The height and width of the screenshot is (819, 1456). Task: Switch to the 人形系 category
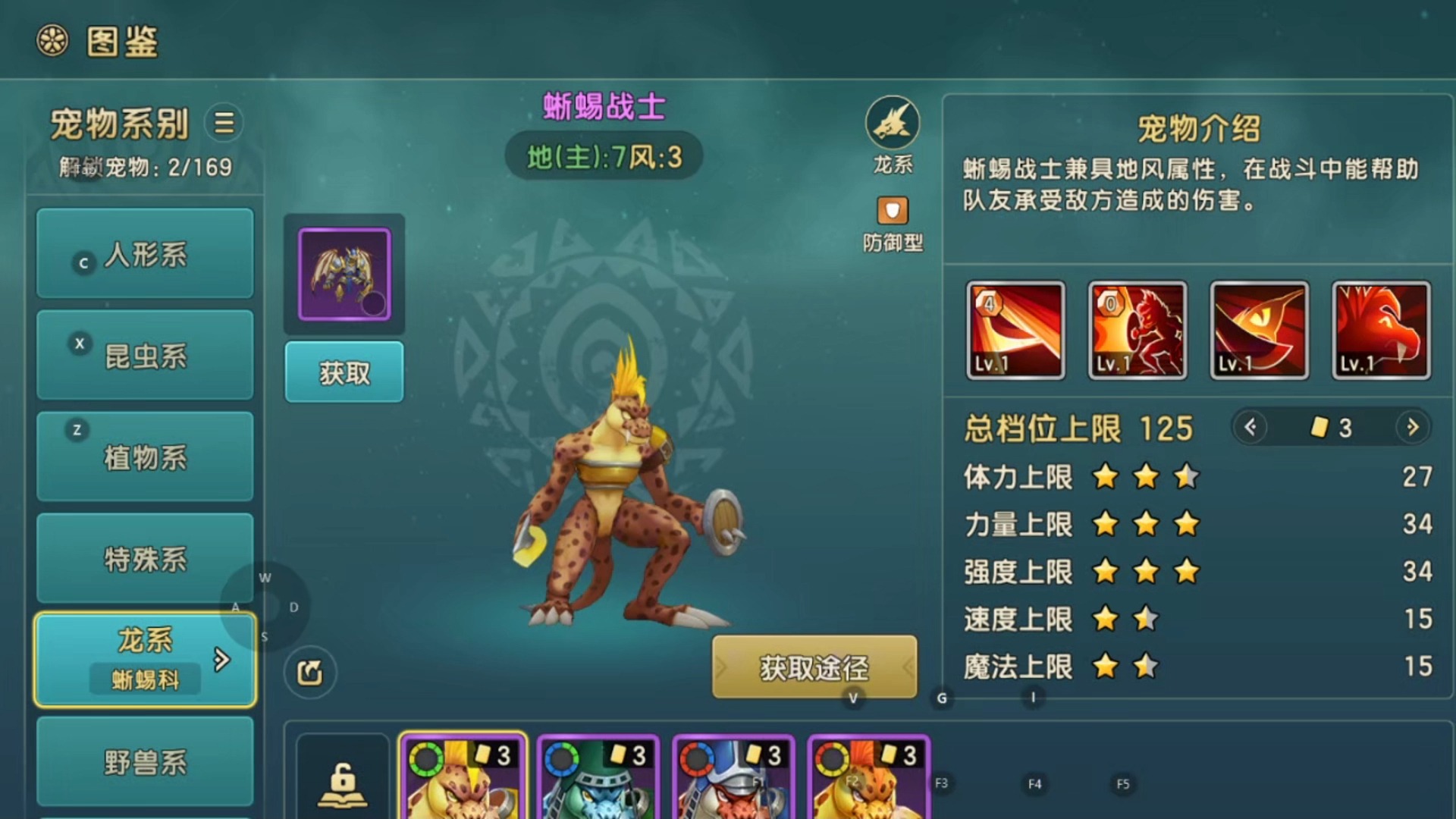[x=144, y=254]
